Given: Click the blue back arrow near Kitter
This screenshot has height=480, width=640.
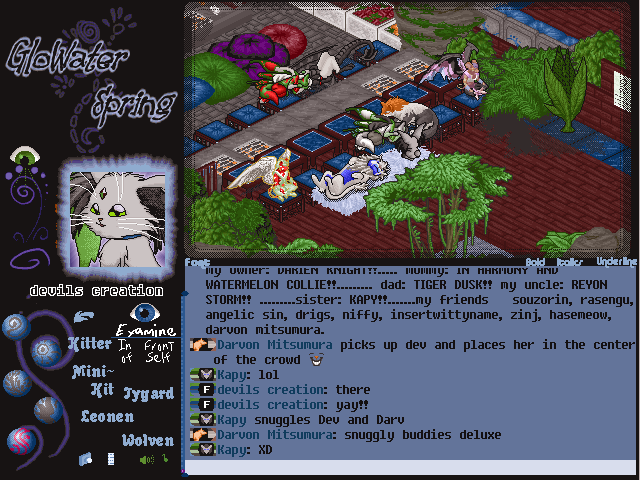Looking at the screenshot, I should click(x=86, y=318).
